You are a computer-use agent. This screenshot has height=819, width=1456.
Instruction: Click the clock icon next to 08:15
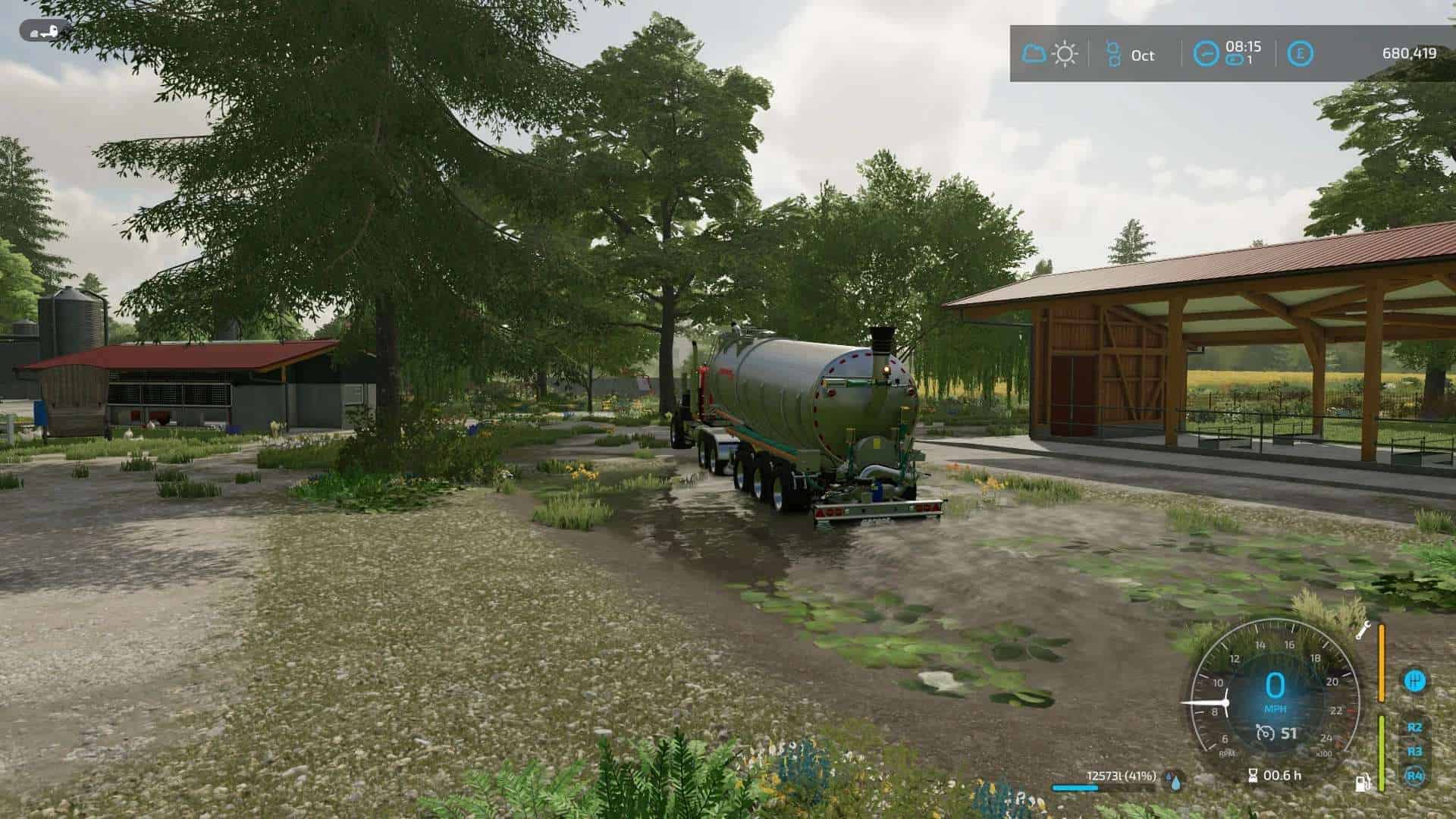click(x=1207, y=53)
